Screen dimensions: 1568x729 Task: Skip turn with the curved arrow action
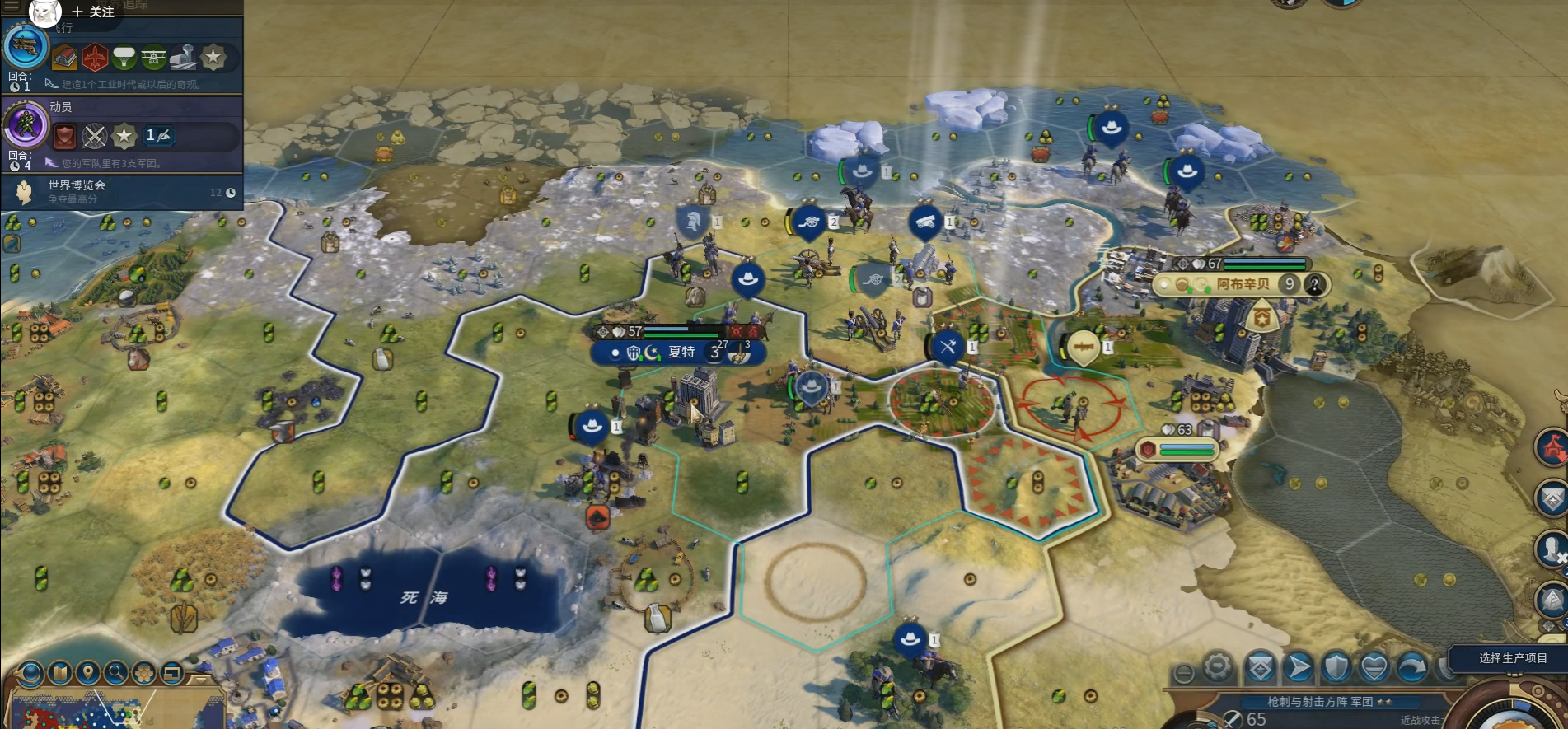(x=1411, y=667)
